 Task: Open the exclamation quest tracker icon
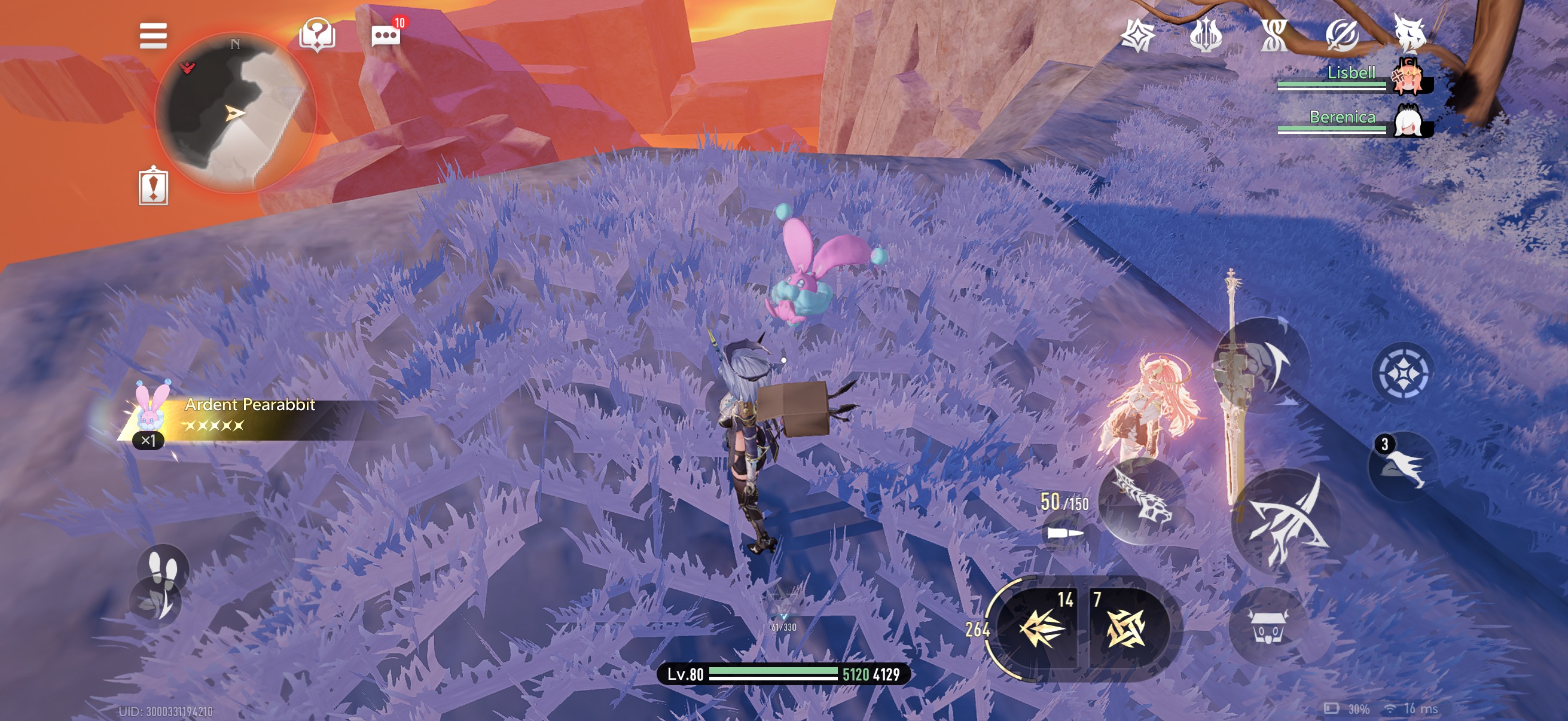153,185
